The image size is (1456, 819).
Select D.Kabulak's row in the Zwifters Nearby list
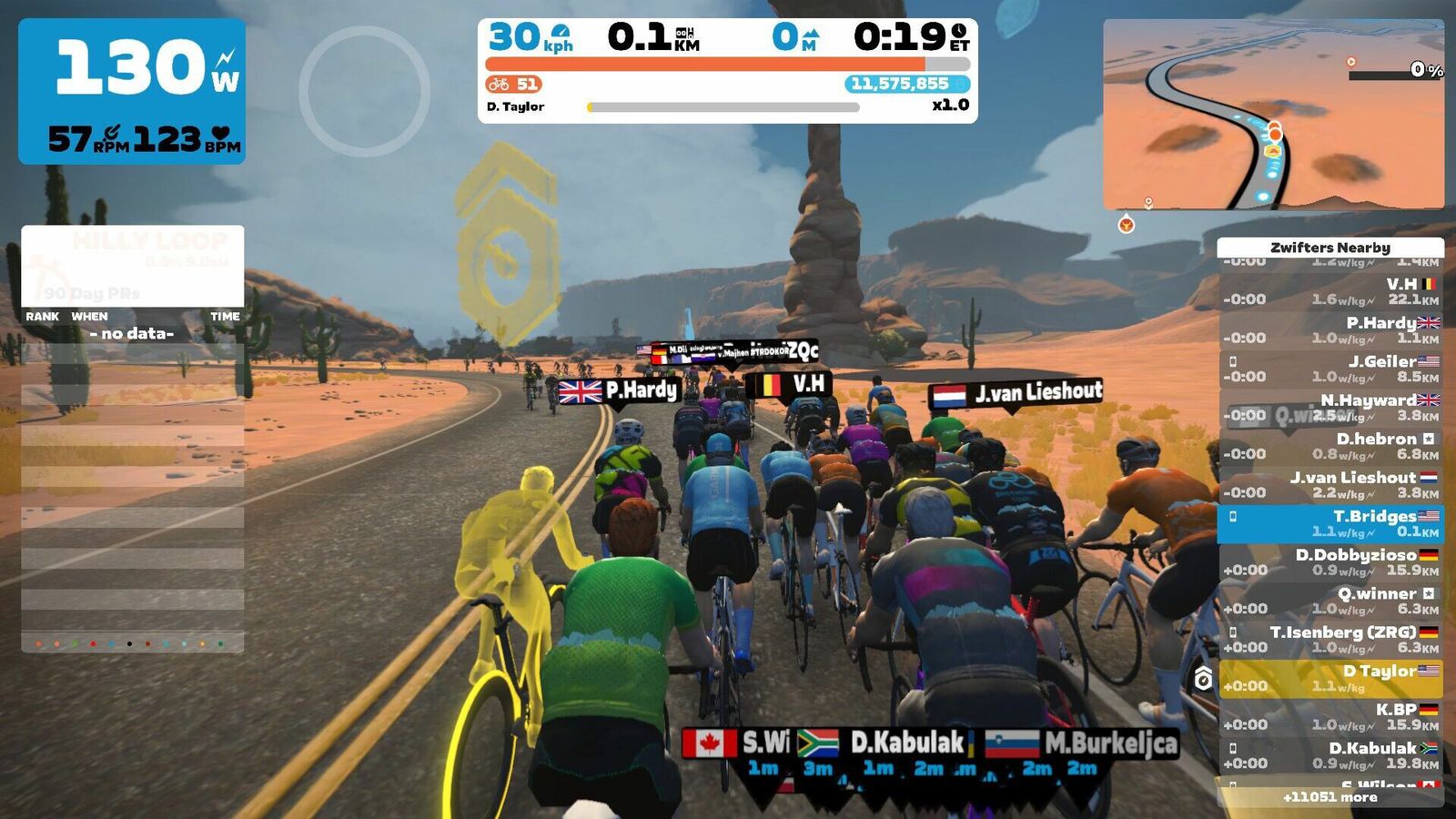tap(1330, 755)
